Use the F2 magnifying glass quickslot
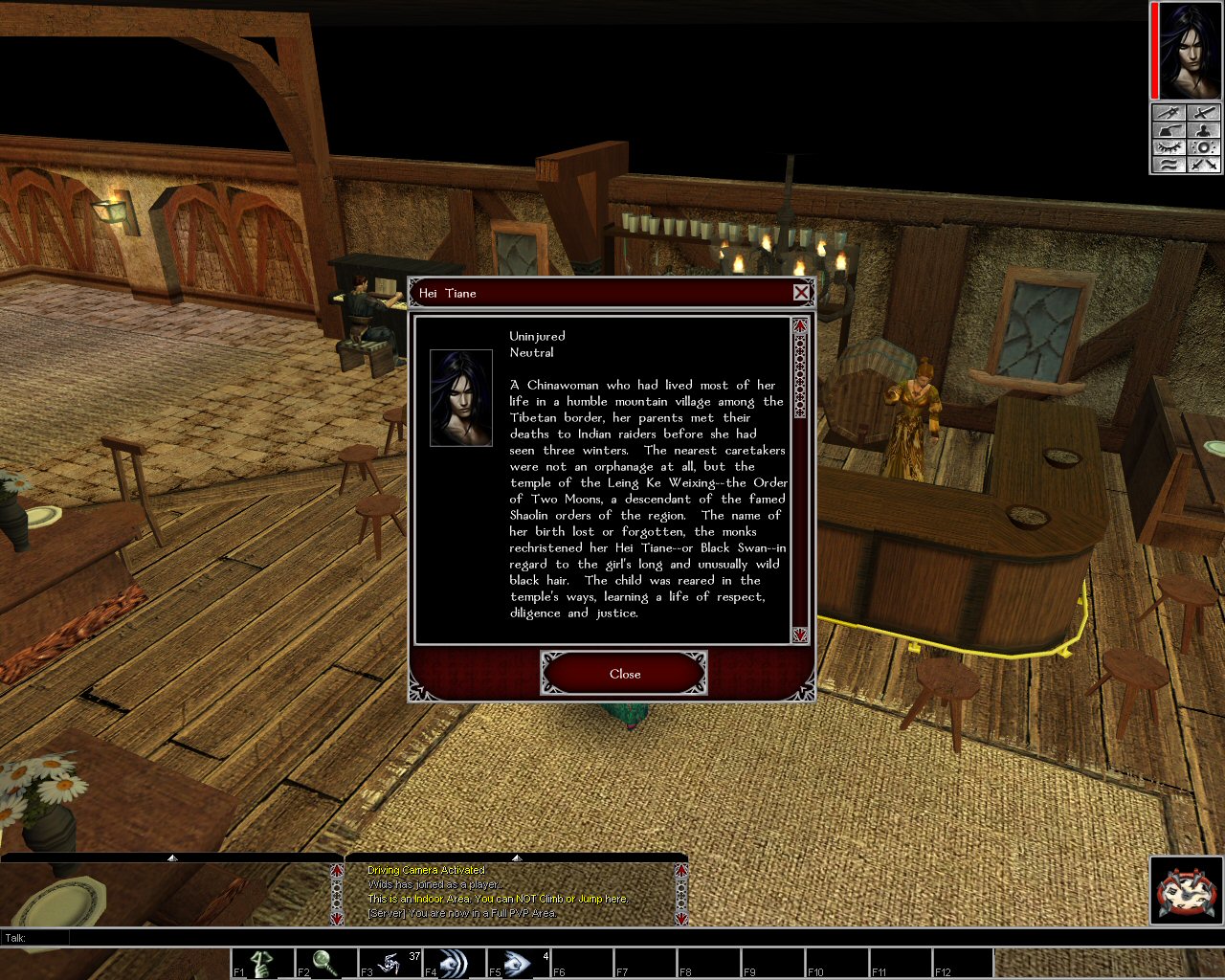This screenshot has width=1225, height=980. coord(325,963)
